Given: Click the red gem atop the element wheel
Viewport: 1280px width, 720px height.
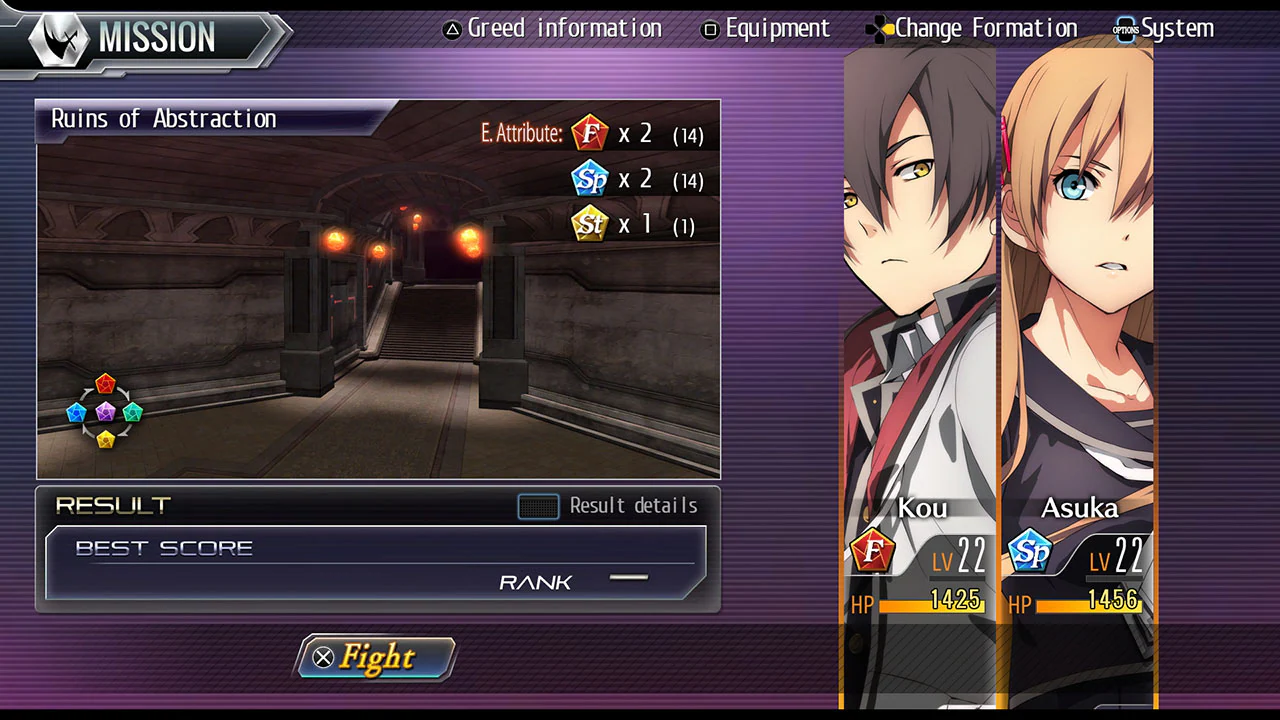Looking at the screenshot, I should [105, 384].
